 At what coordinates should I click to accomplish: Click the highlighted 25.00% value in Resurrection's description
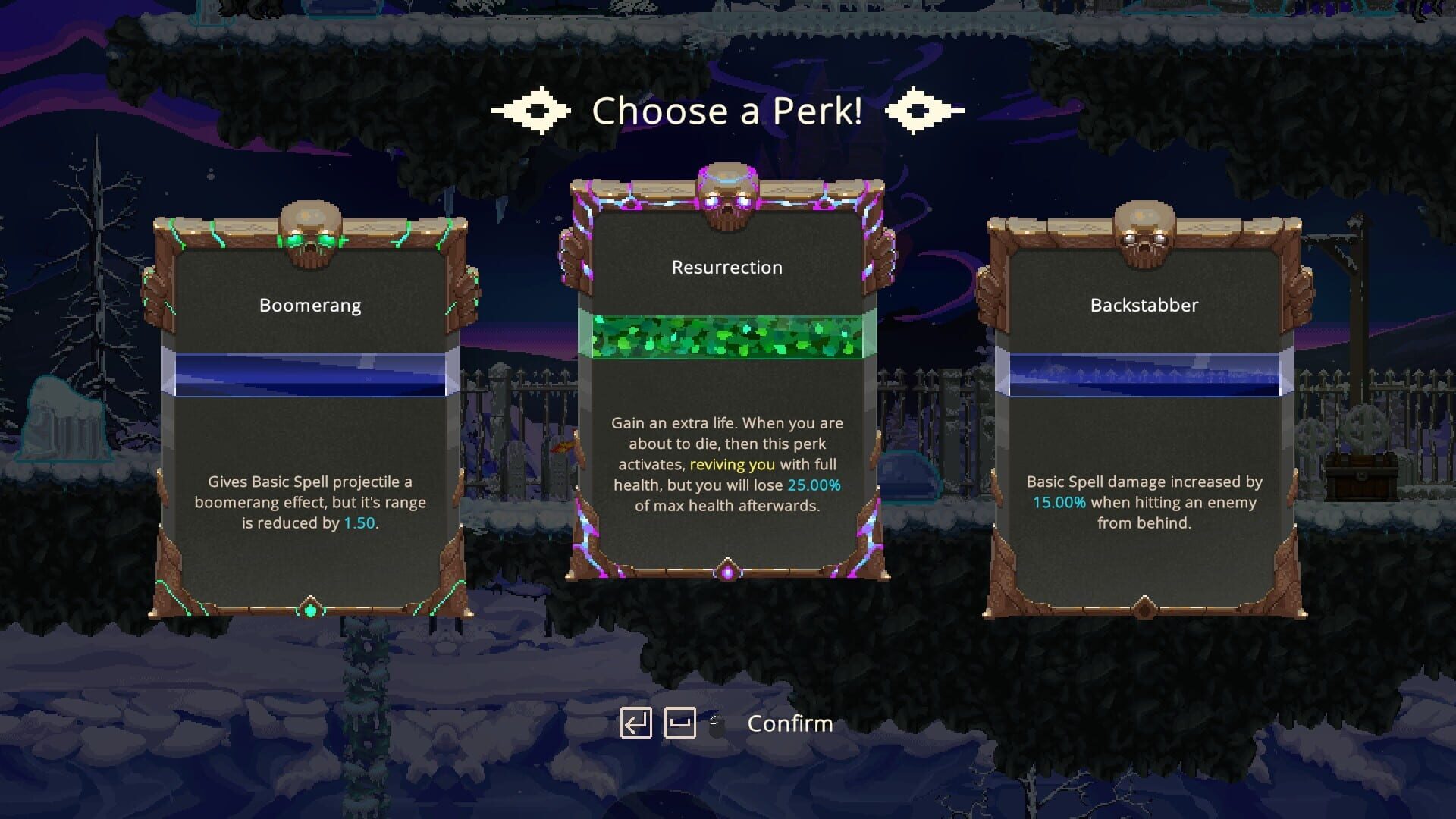click(814, 485)
